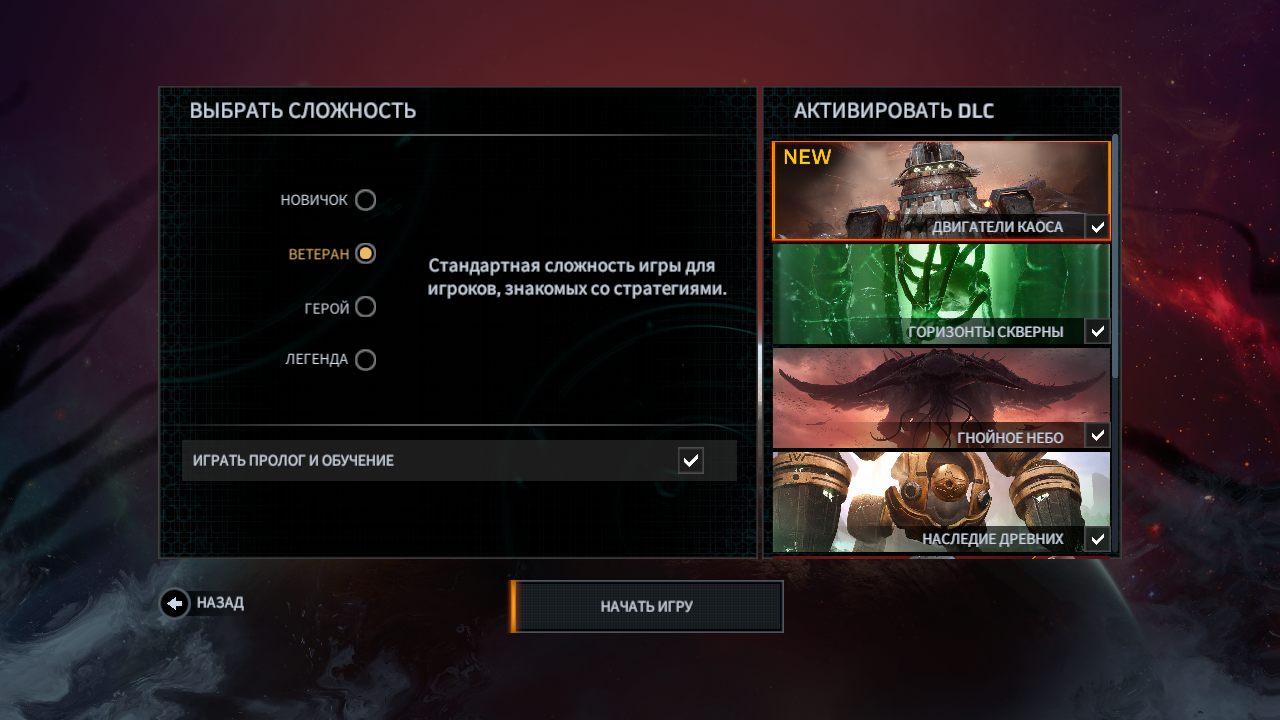Click the Начать игру button

[646, 606]
